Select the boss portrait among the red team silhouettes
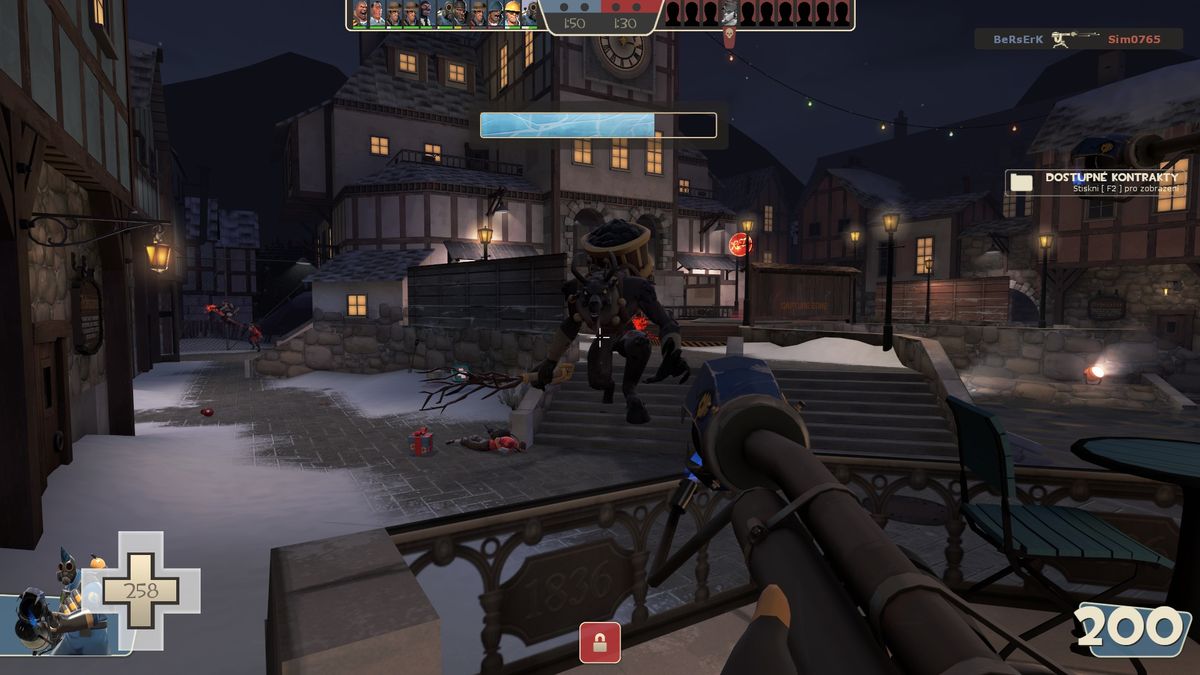 [729, 13]
